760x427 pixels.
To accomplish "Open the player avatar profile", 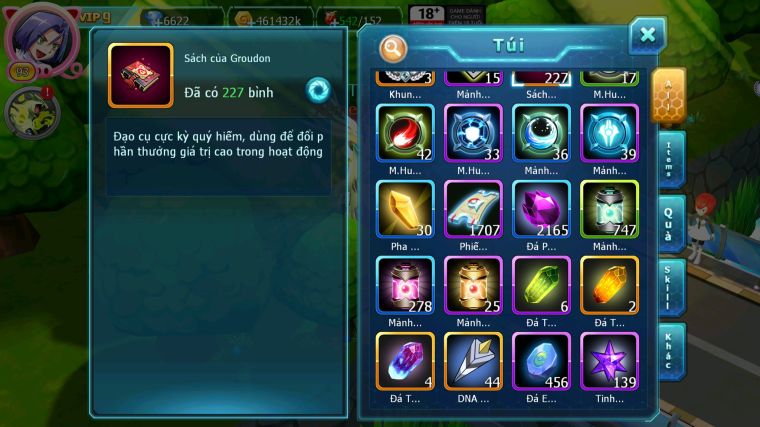I will coord(40,36).
